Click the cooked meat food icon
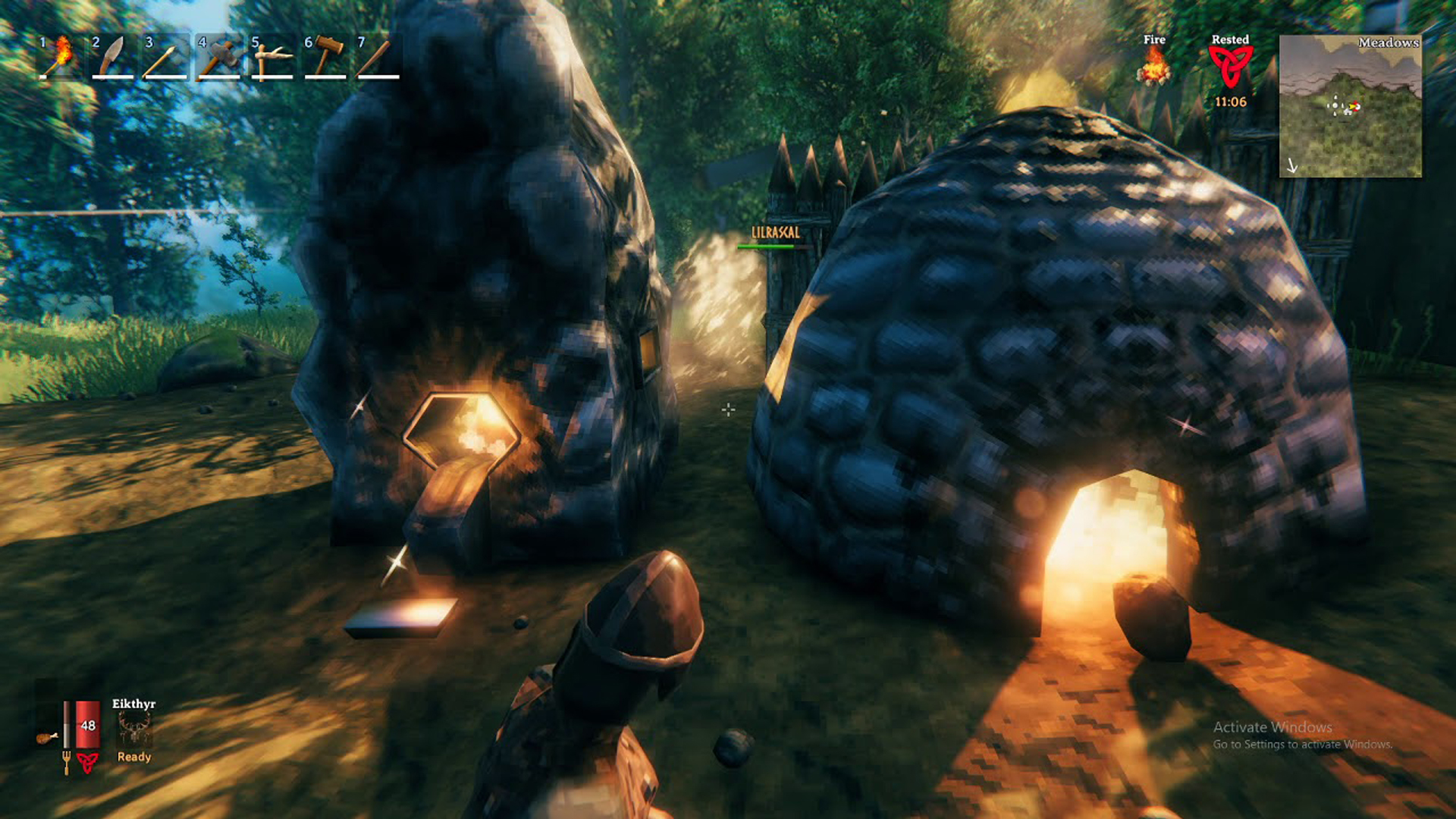 (47, 737)
